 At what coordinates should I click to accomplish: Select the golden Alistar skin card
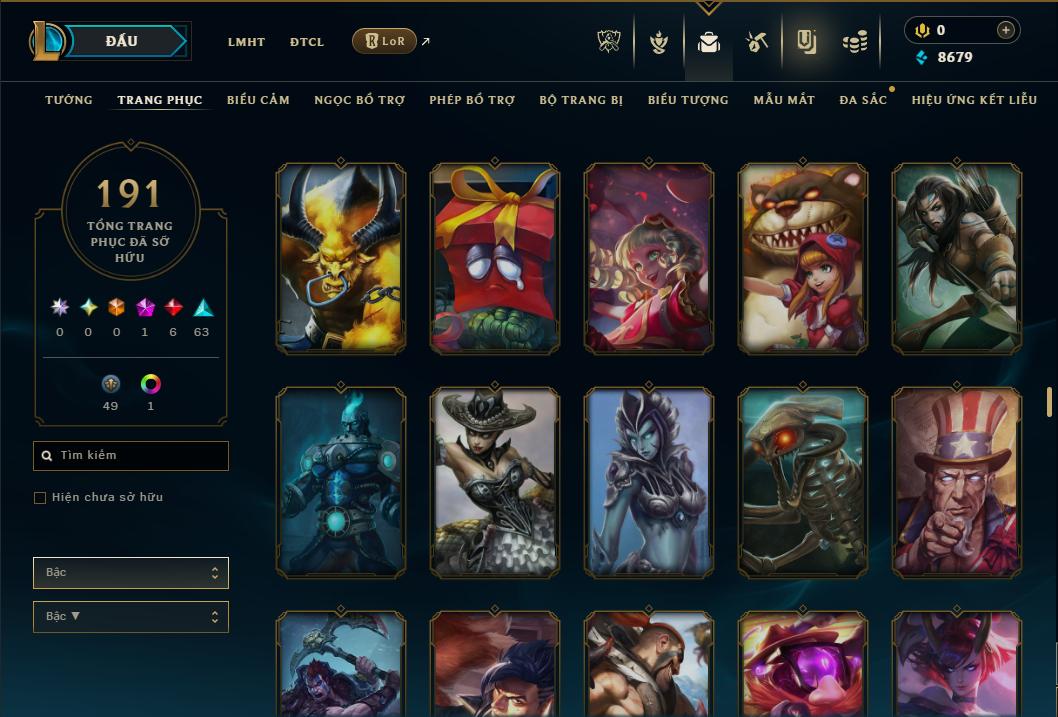[x=341, y=258]
